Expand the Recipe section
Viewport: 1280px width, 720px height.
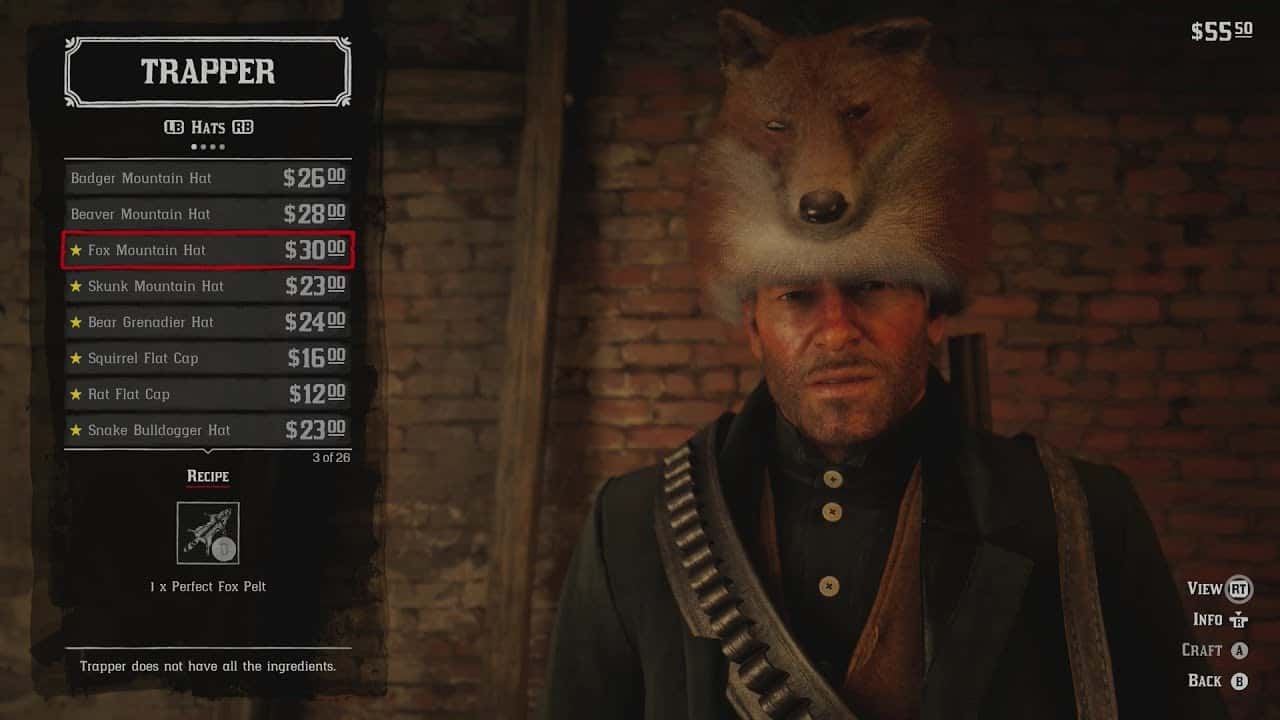click(207, 477)
